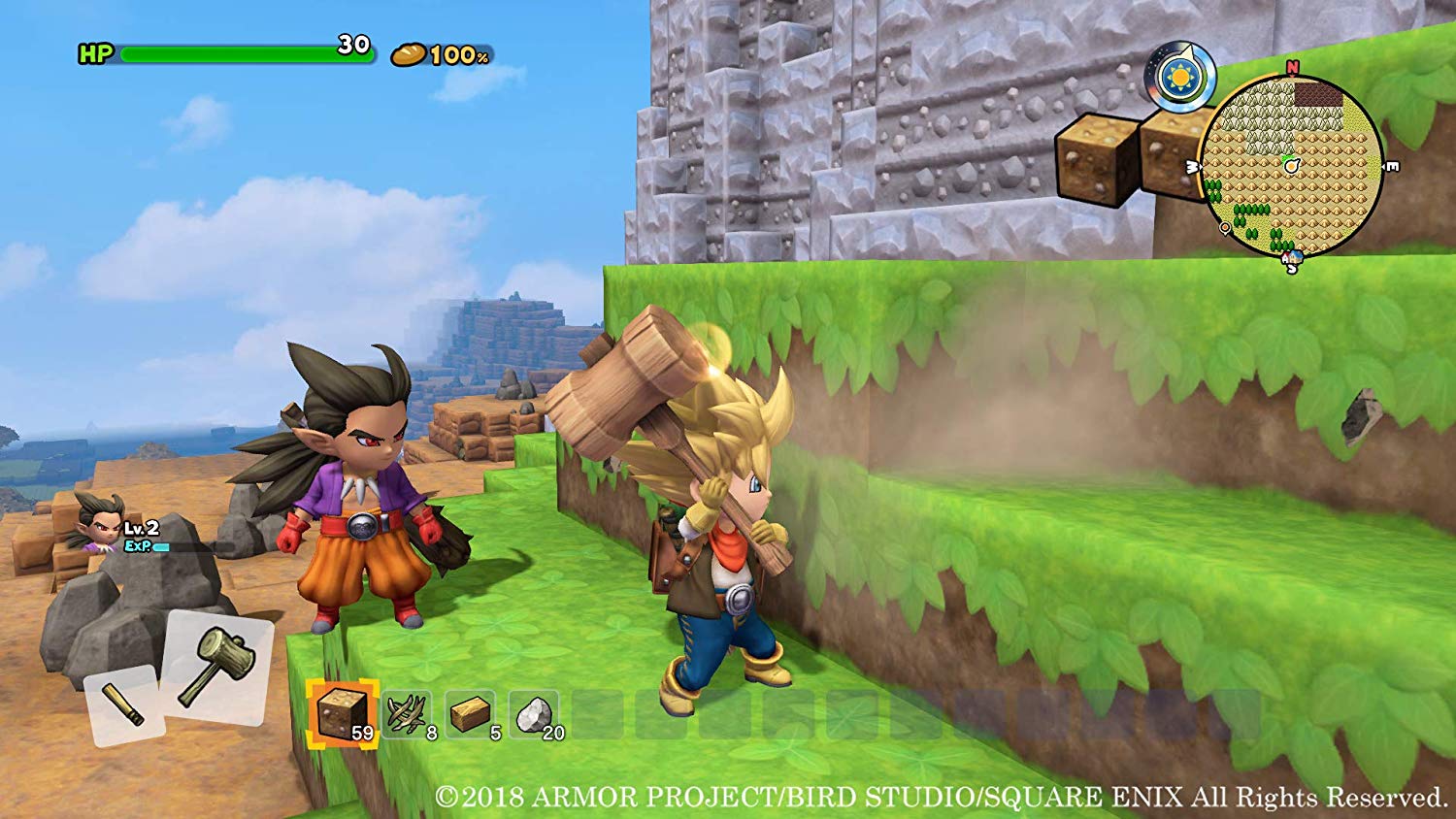1456x819 pixels.
Task: Click the S marker on the minimap
Action: coord(1292,269)
